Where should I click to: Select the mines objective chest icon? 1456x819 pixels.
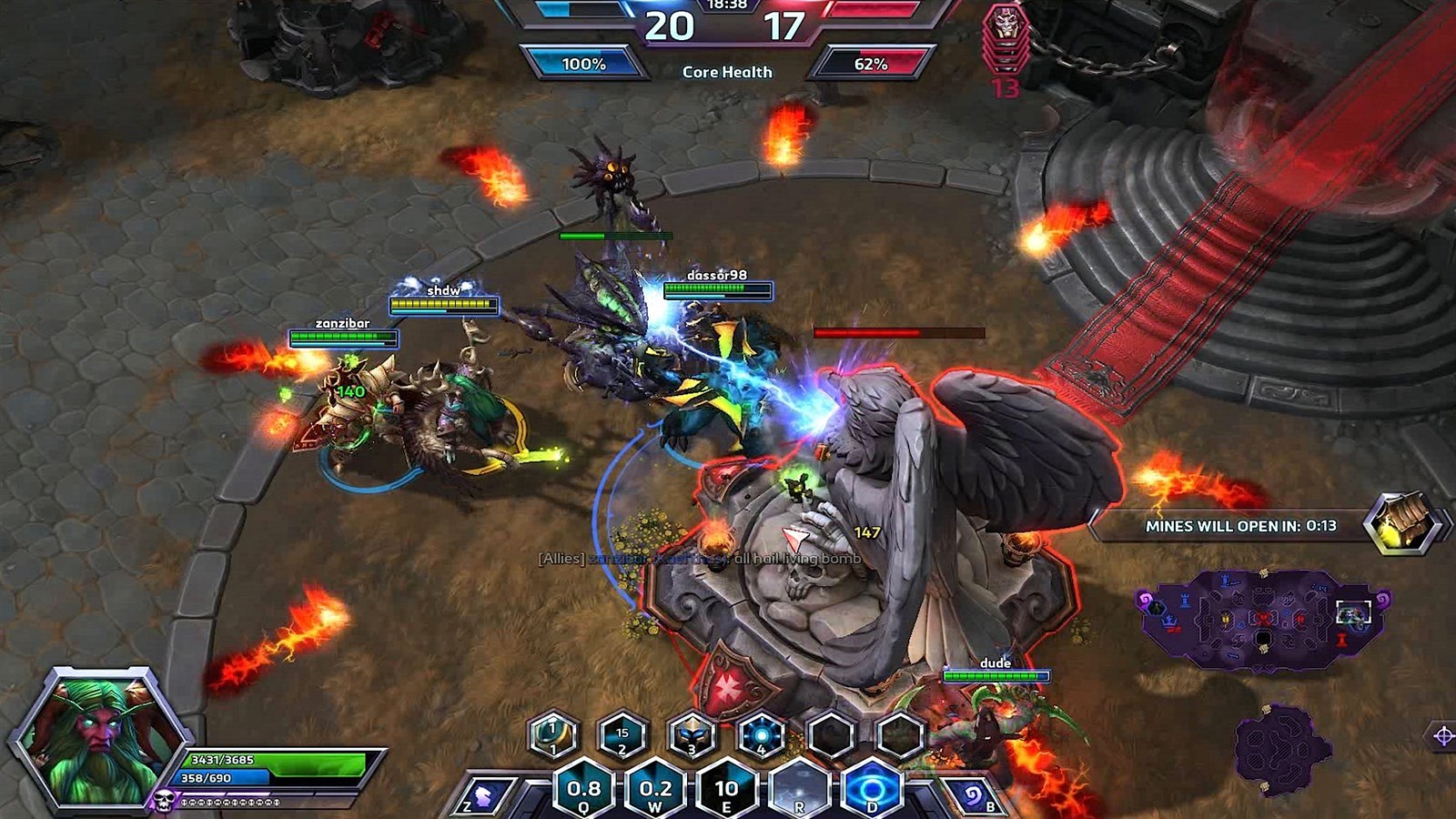pyautogui.click(x=1402, y=523)
